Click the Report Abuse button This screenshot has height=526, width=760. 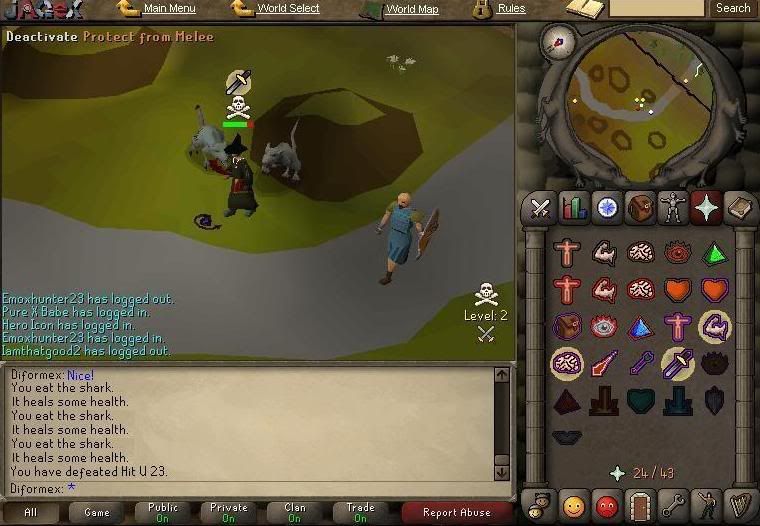[456, 512]
